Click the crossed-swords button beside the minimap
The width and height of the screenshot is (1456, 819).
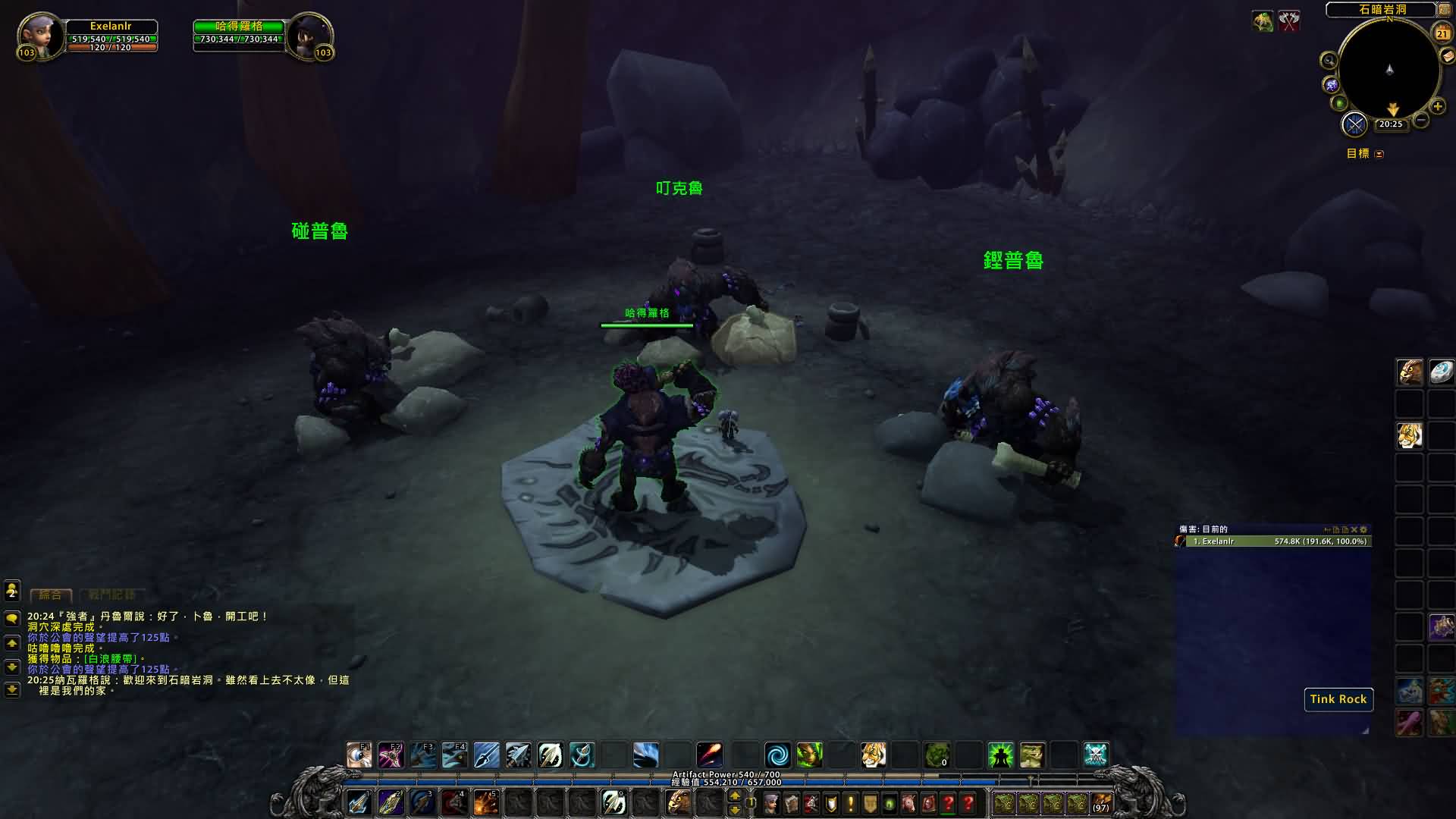(1354, 124)
